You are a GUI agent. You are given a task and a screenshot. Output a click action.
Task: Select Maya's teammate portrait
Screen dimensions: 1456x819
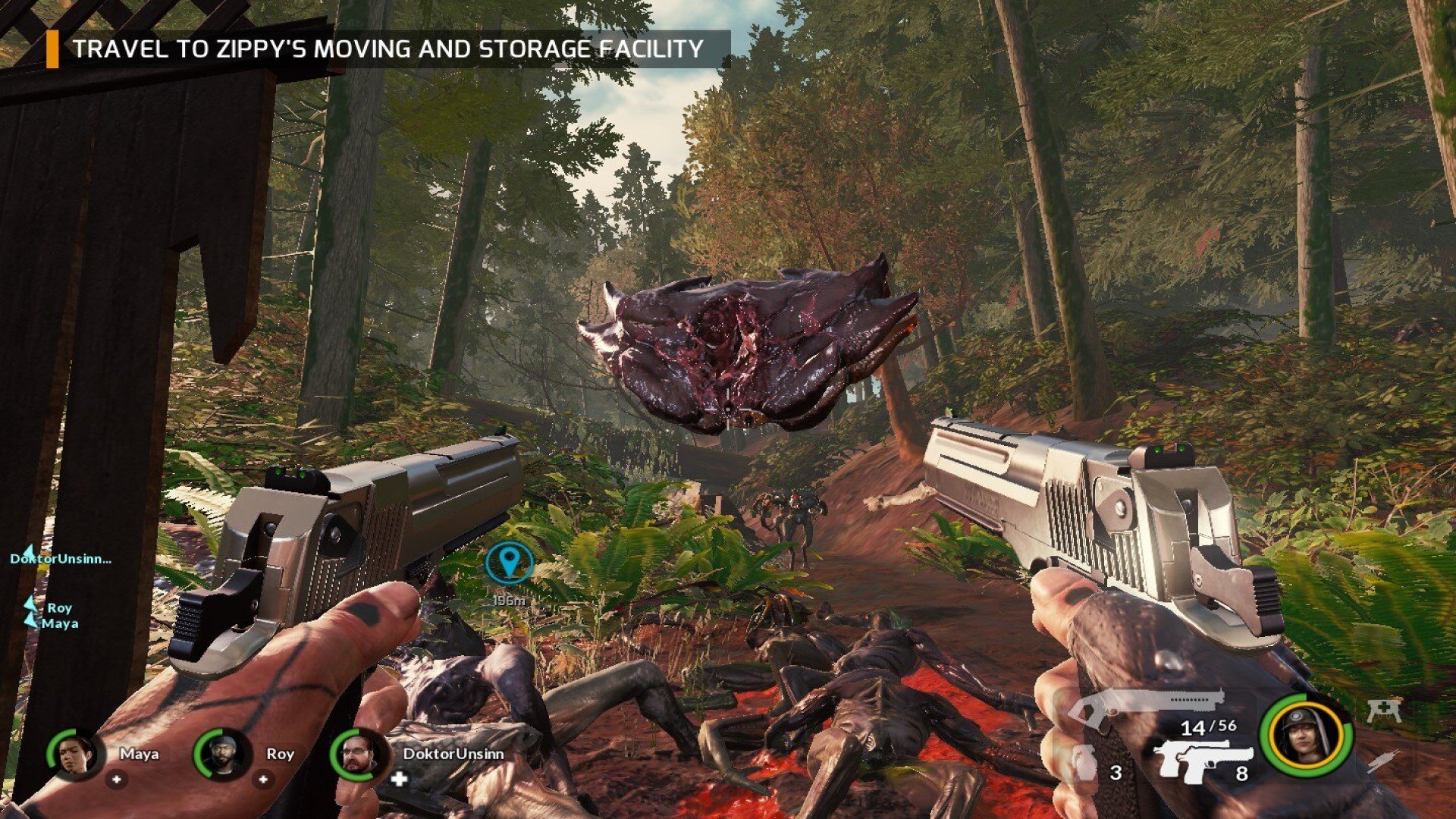click(74, 755)
